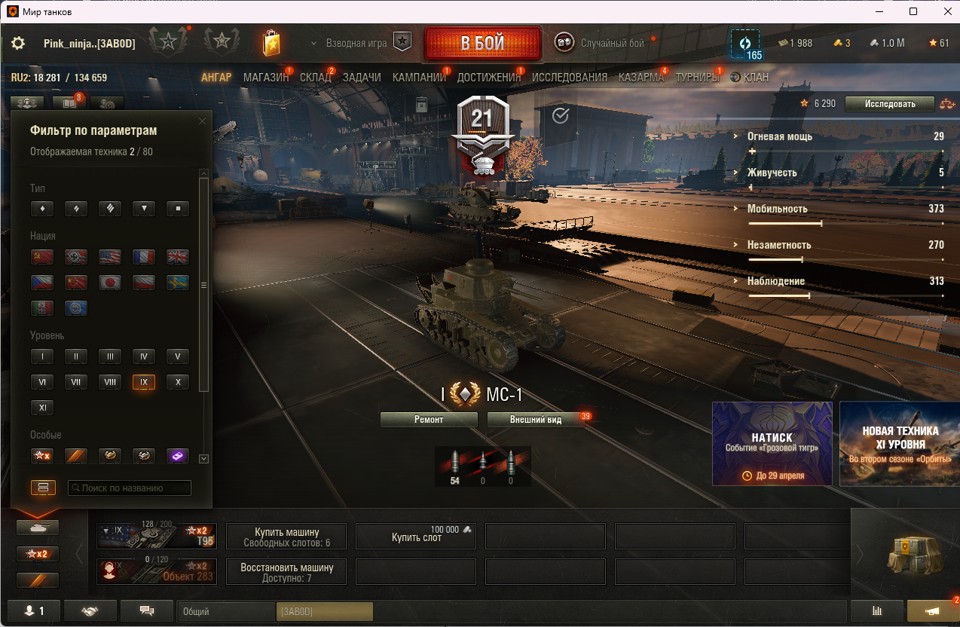Open Восстановить машину option
Screen dimensions: 960x627
286,572
